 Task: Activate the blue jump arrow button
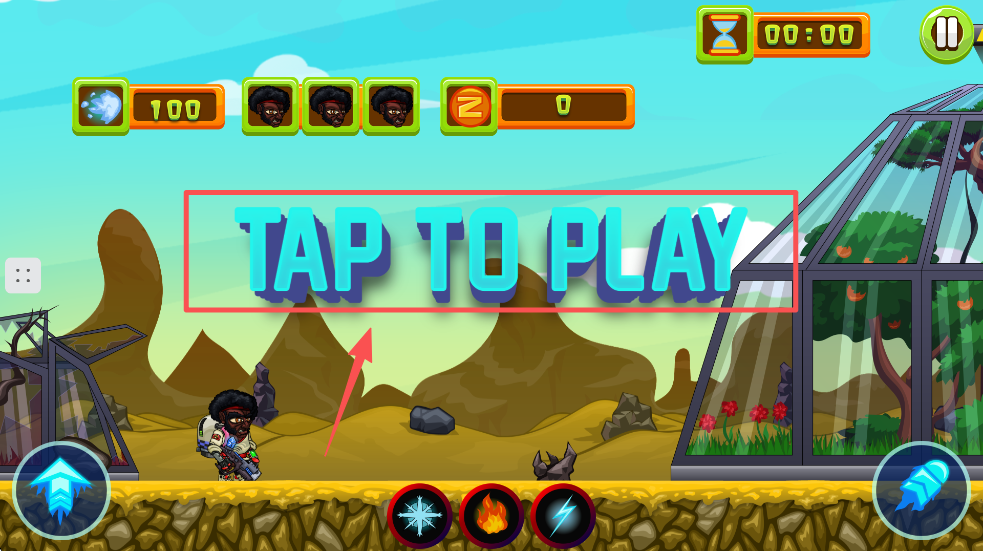click(61, 490)
